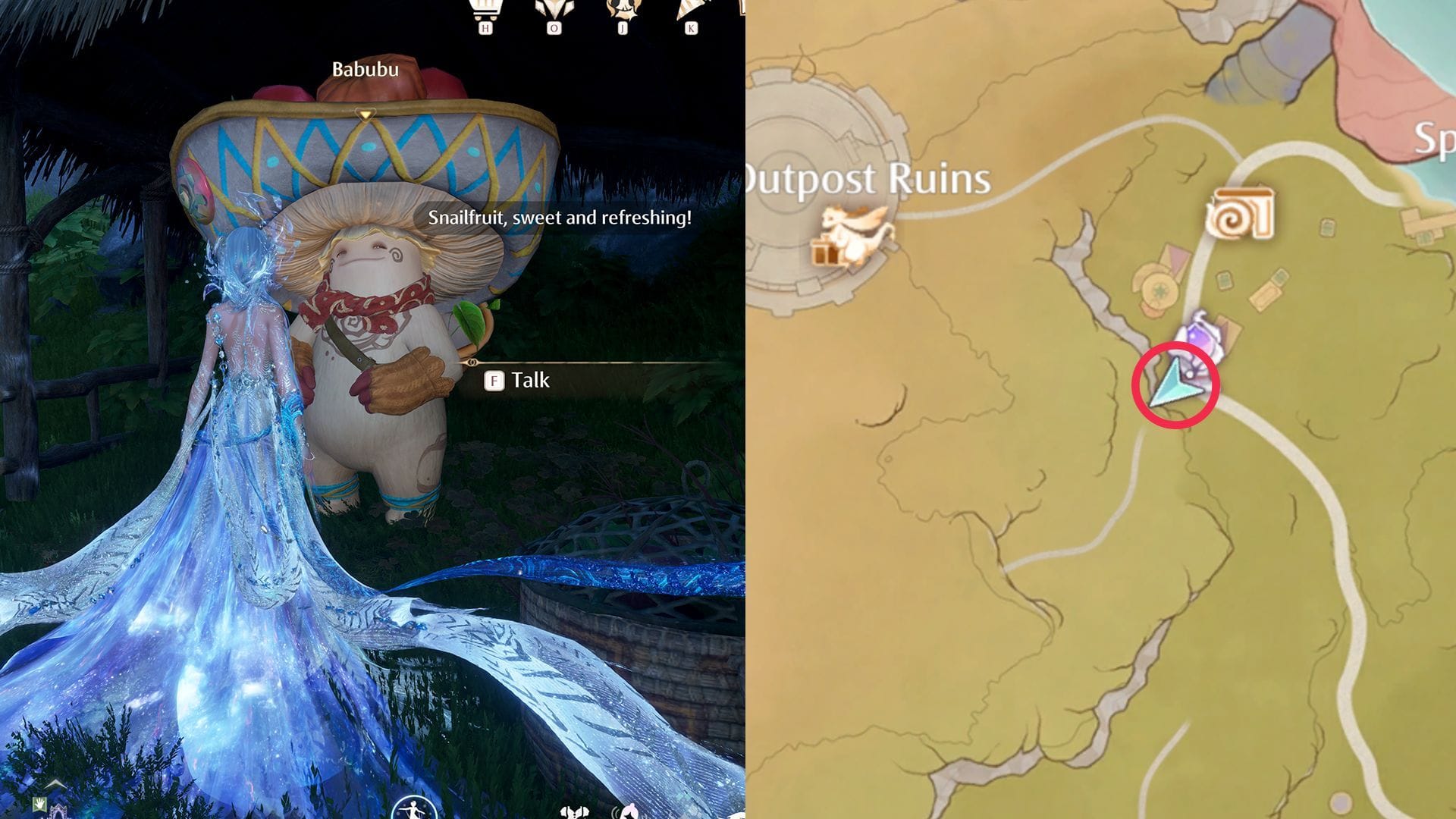Screen dimensions: 1456x819
Task: Select the chest icon beside the griffin marker
Action: point(827,250)
